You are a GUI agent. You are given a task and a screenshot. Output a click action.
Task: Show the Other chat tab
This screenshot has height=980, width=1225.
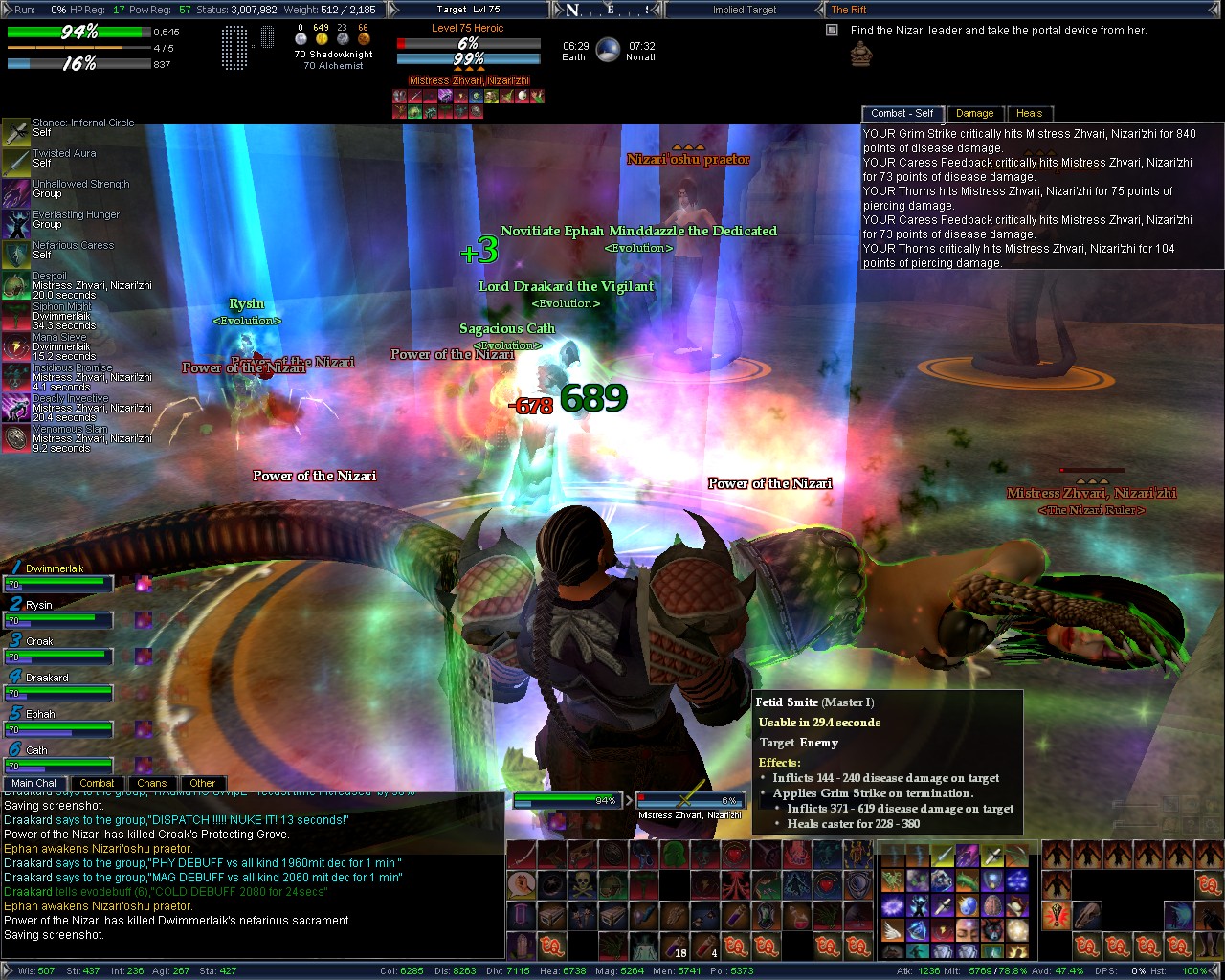(203, 783)
